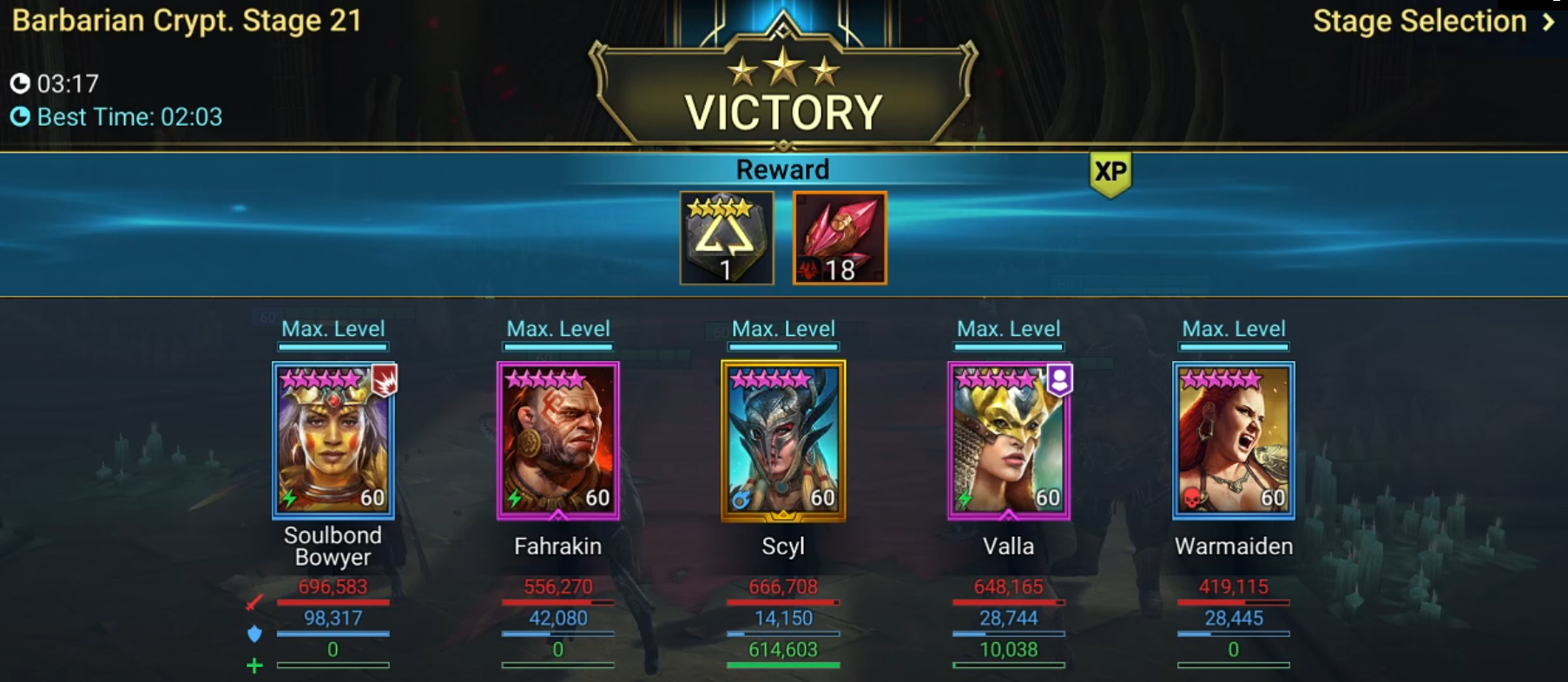This screenshot has height=682, width=1568.
Task: Click the red sword damage stat icon
Action: (x=252, y=602)
